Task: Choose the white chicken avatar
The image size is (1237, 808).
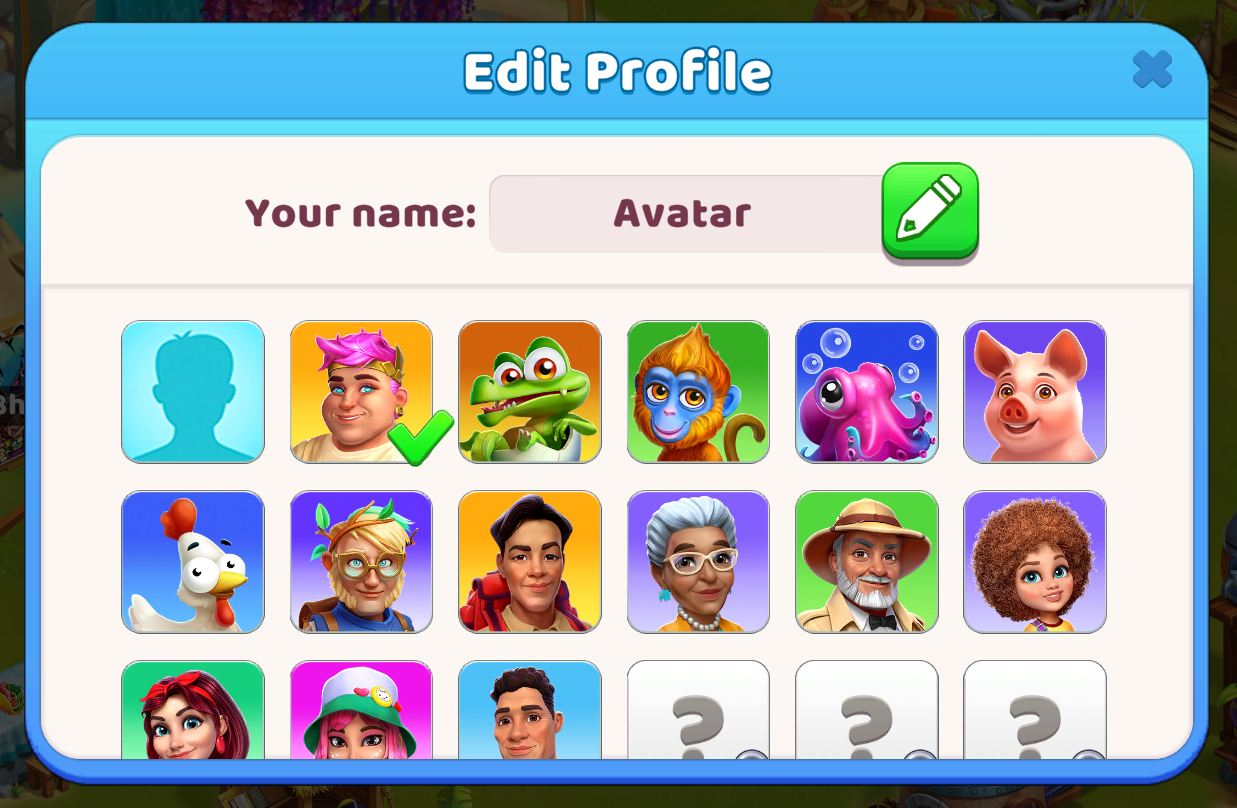Action: (193, 562)
